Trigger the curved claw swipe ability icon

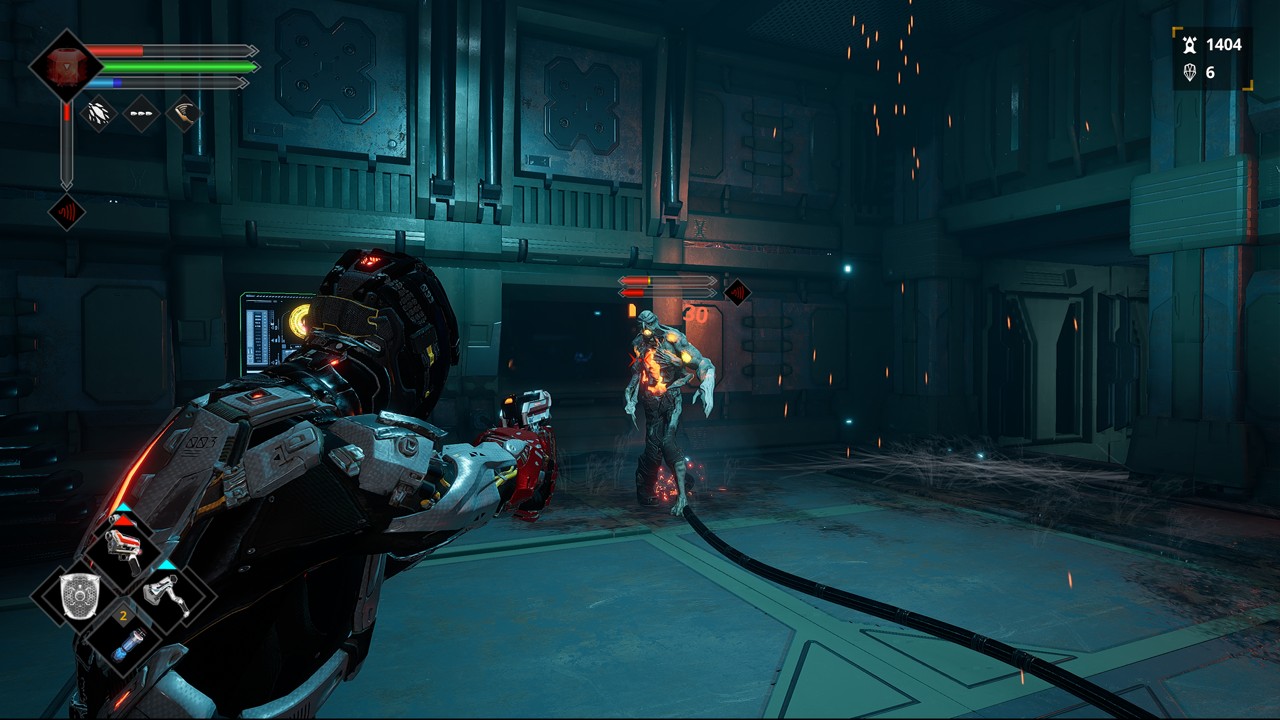coord(183,113)
